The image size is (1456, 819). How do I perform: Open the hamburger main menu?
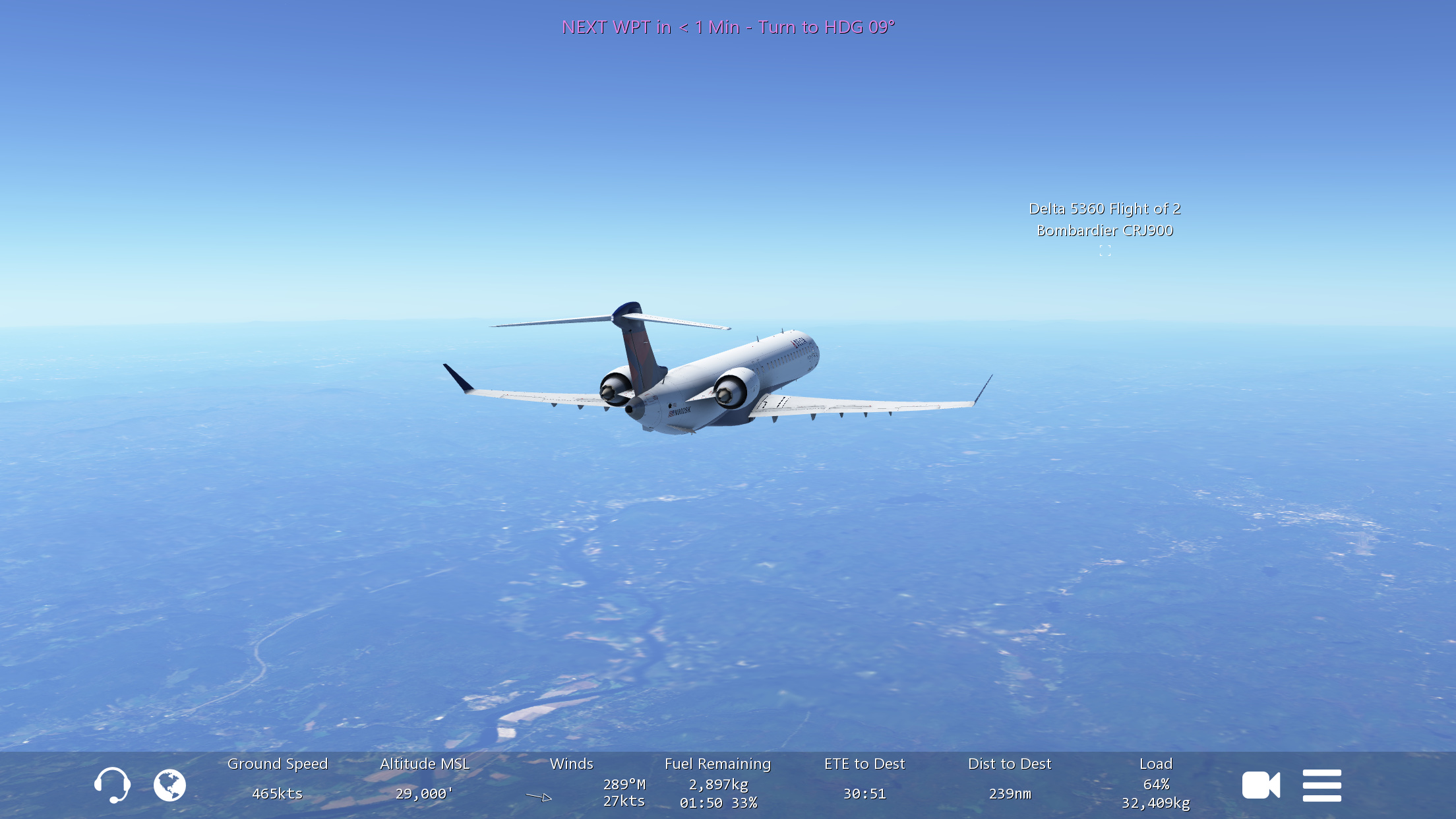tap(1321, 785)
